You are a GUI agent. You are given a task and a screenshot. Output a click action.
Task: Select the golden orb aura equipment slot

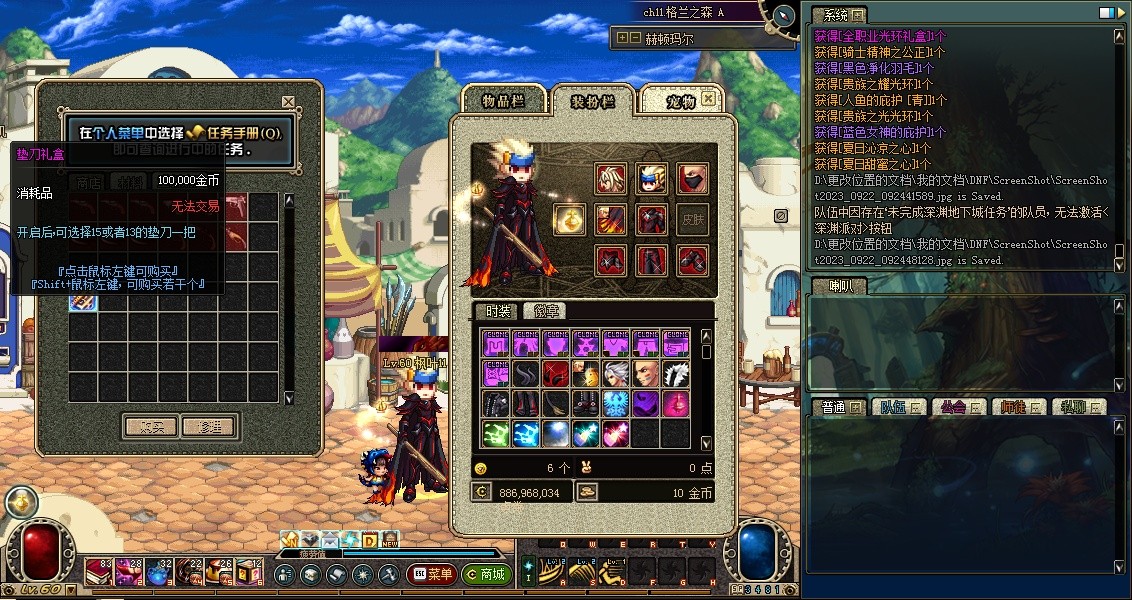570,220
